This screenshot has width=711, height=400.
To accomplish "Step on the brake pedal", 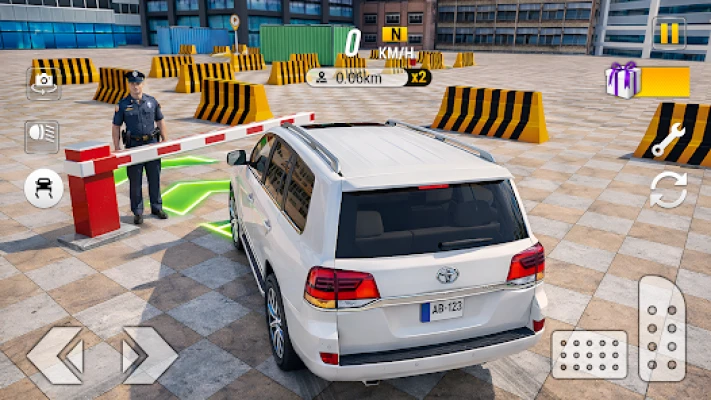I will pos(589,355).
